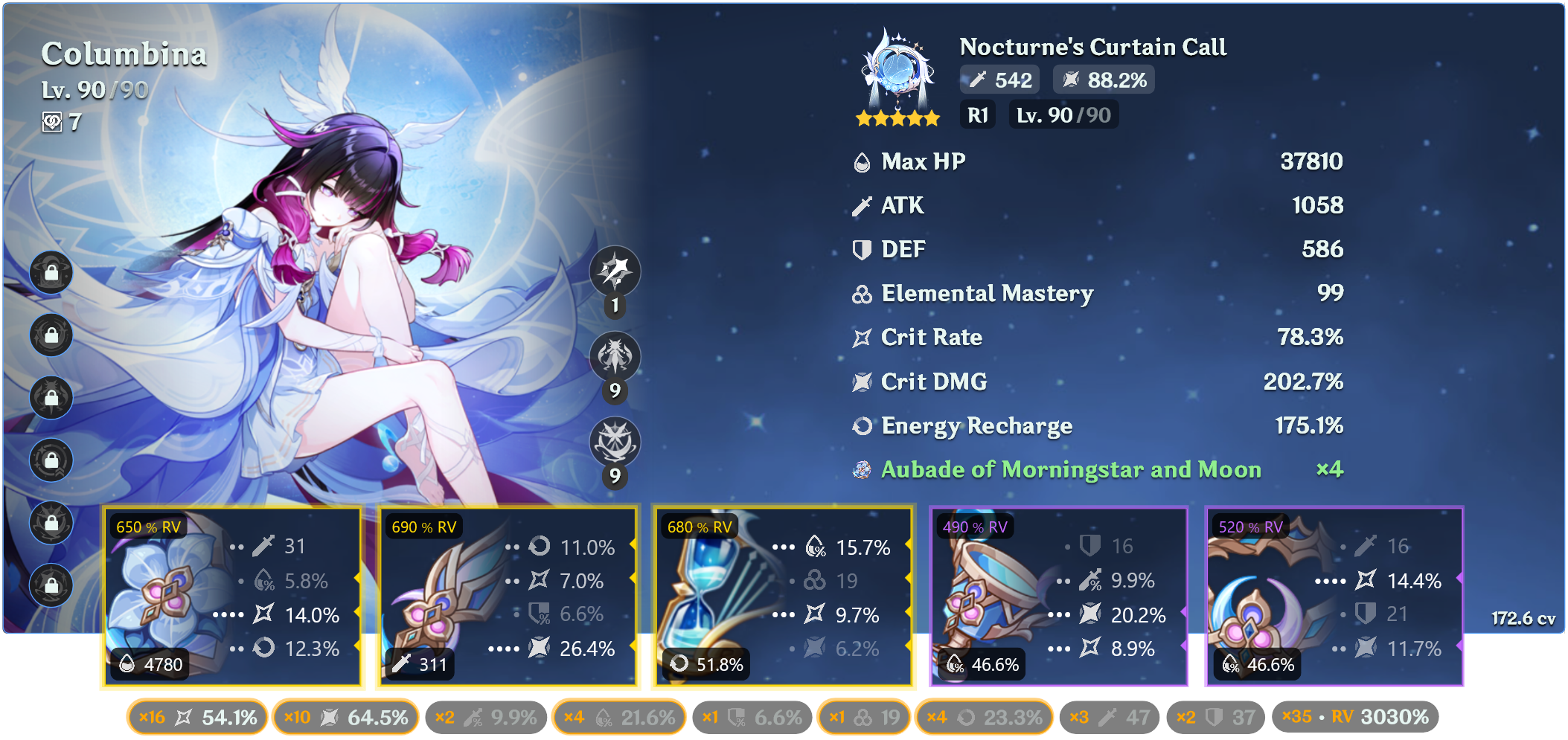Click the friendship level 7 icon
Screen dimensions: 1568x740
point(52,122)
